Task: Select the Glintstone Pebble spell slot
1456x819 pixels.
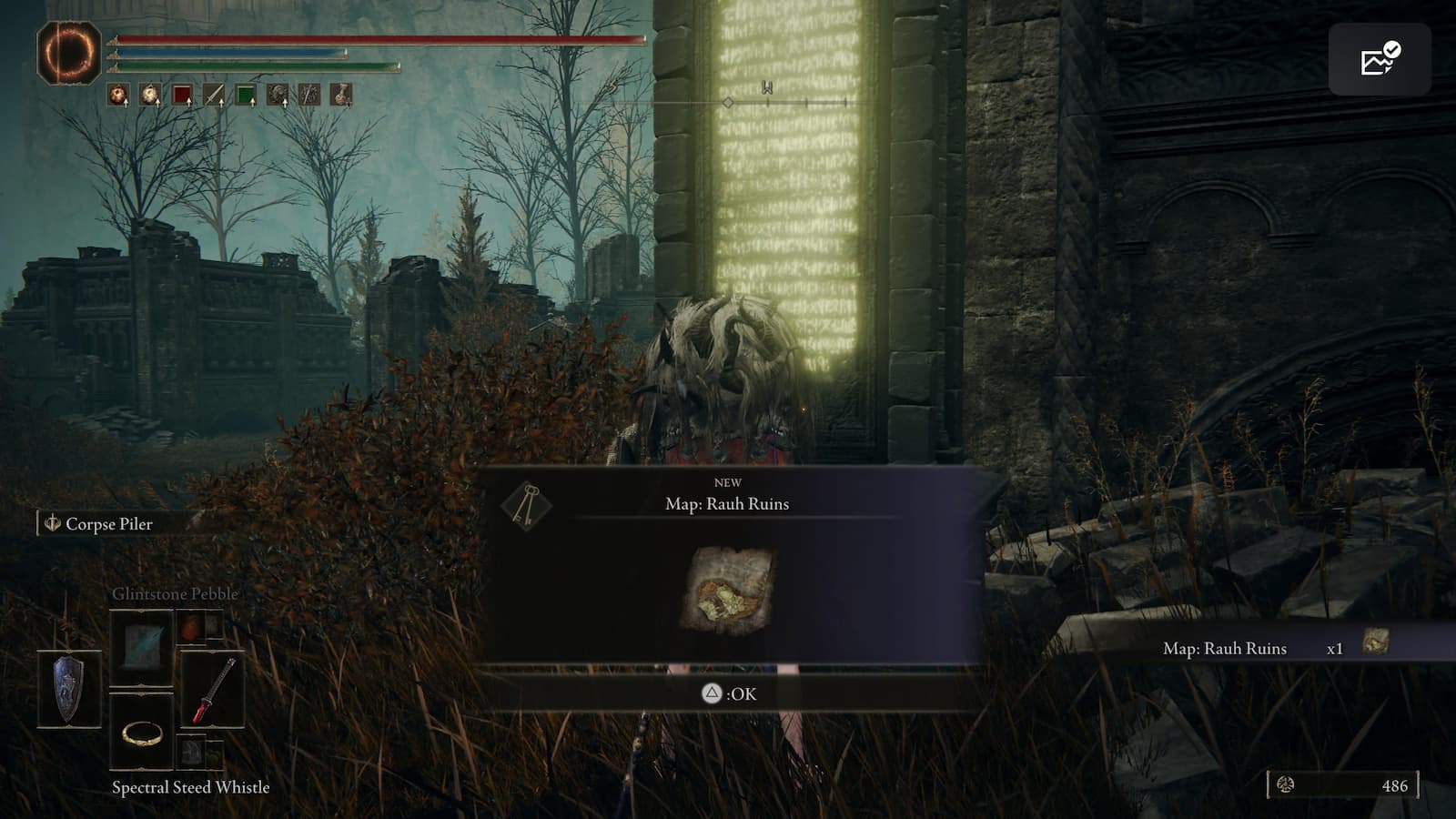Action: coord(141,647)
